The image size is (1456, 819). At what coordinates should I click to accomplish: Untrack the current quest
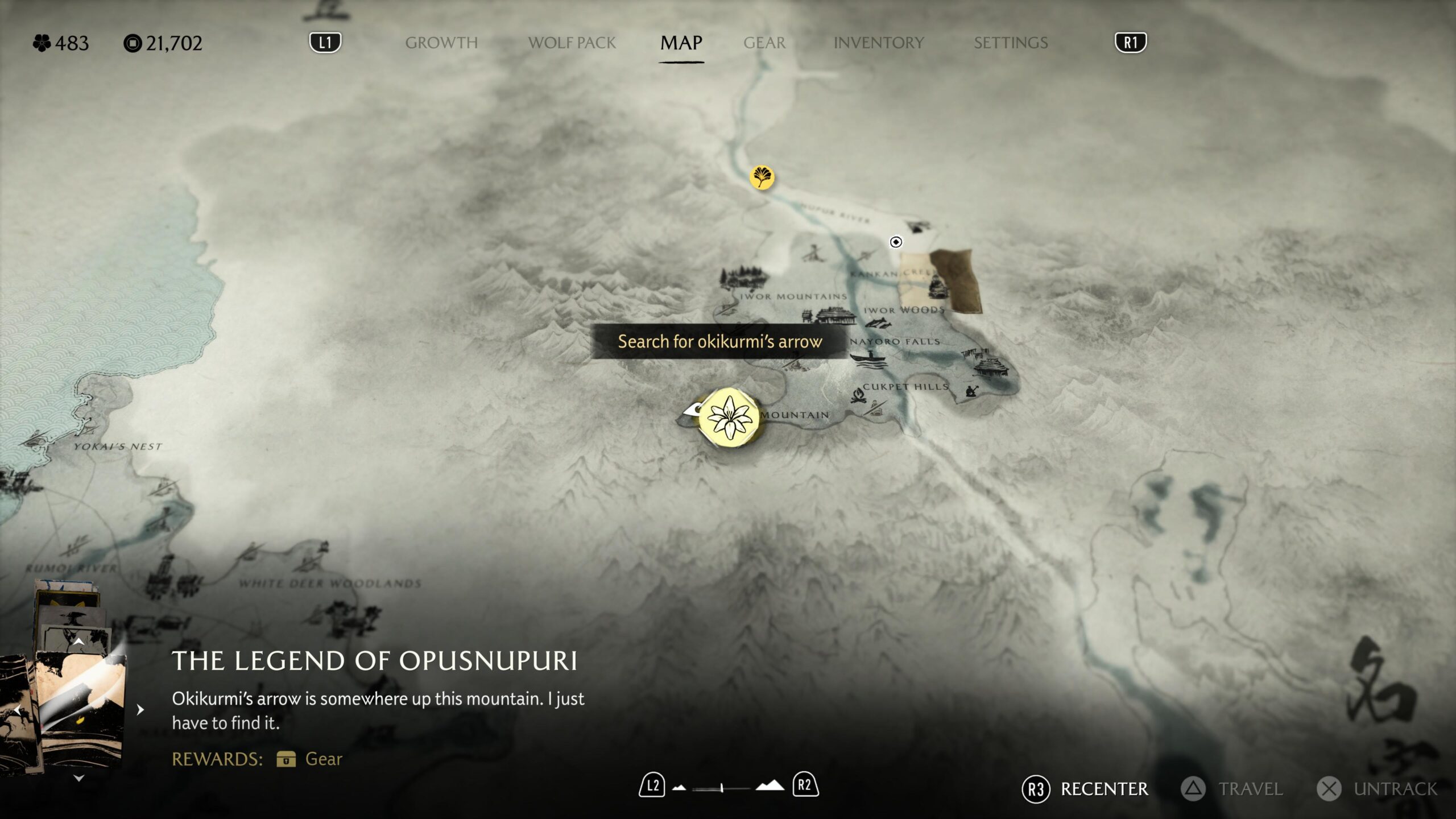coord(1377,789)
